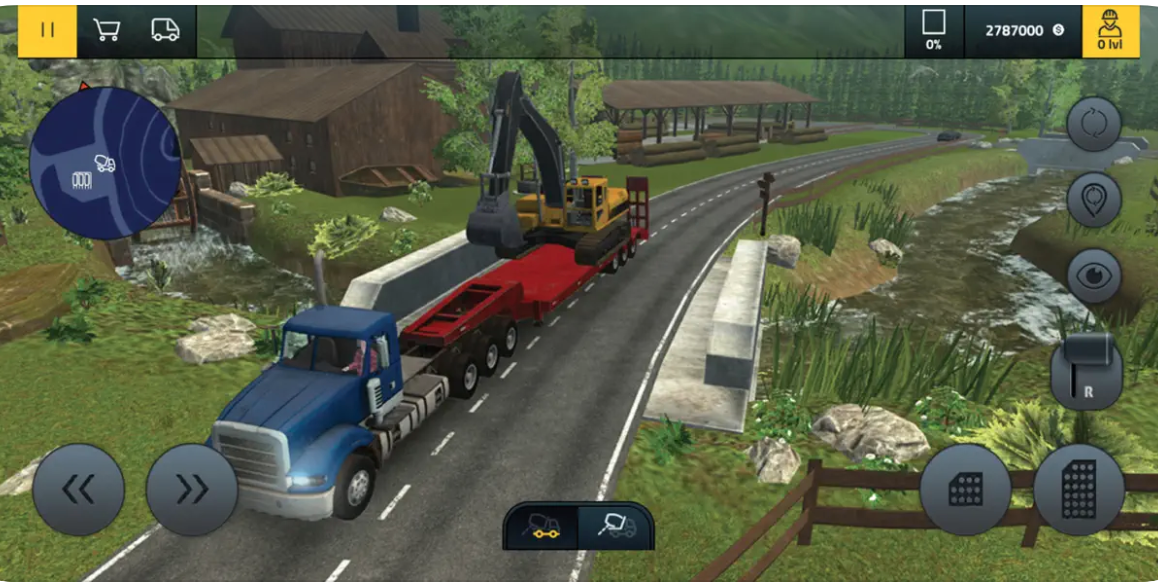Image resolution: width=1158 pixels, height=584 pixels.
Task: Apply the brake pedal
Action: [965, 490]
